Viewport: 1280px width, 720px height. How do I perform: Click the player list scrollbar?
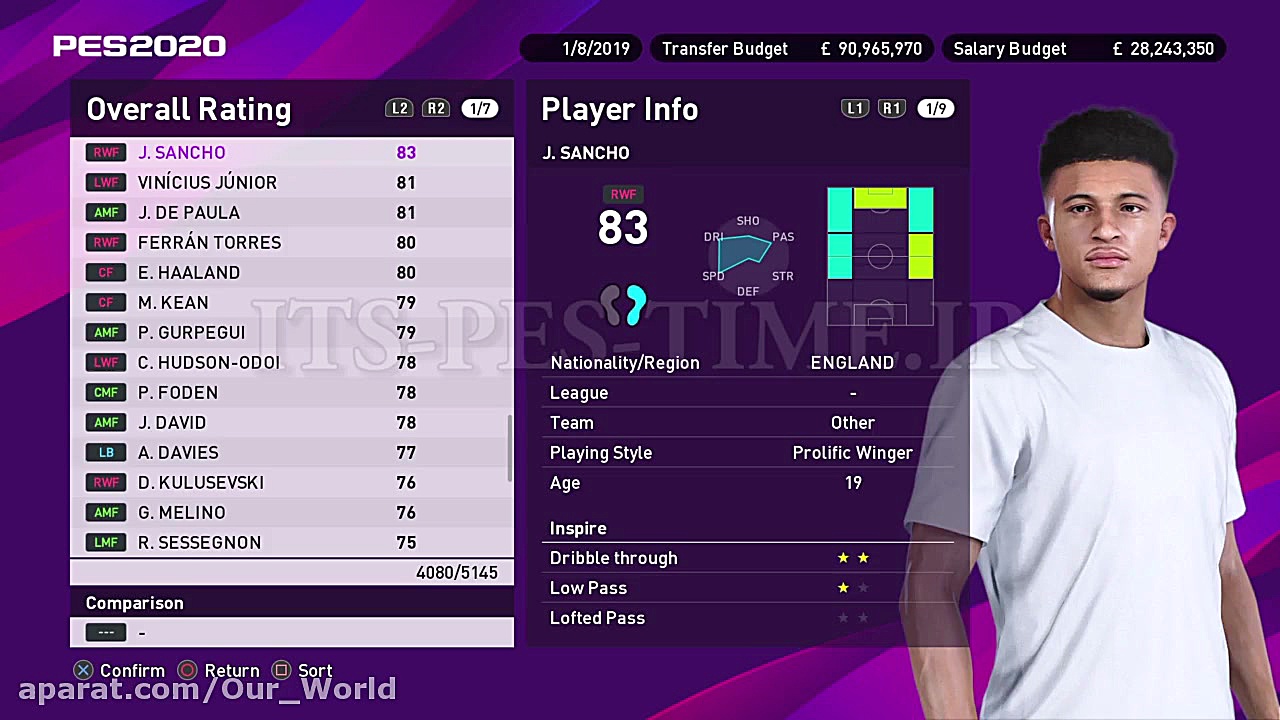pyautogui.click(x=510, y=448)
